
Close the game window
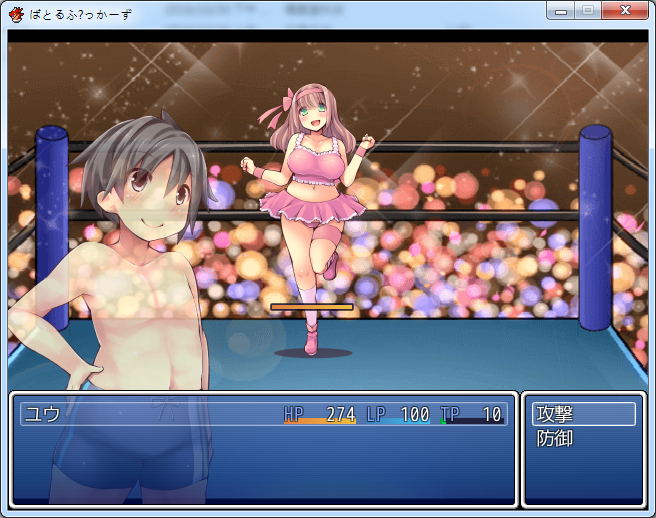click(x=624, y=11)
